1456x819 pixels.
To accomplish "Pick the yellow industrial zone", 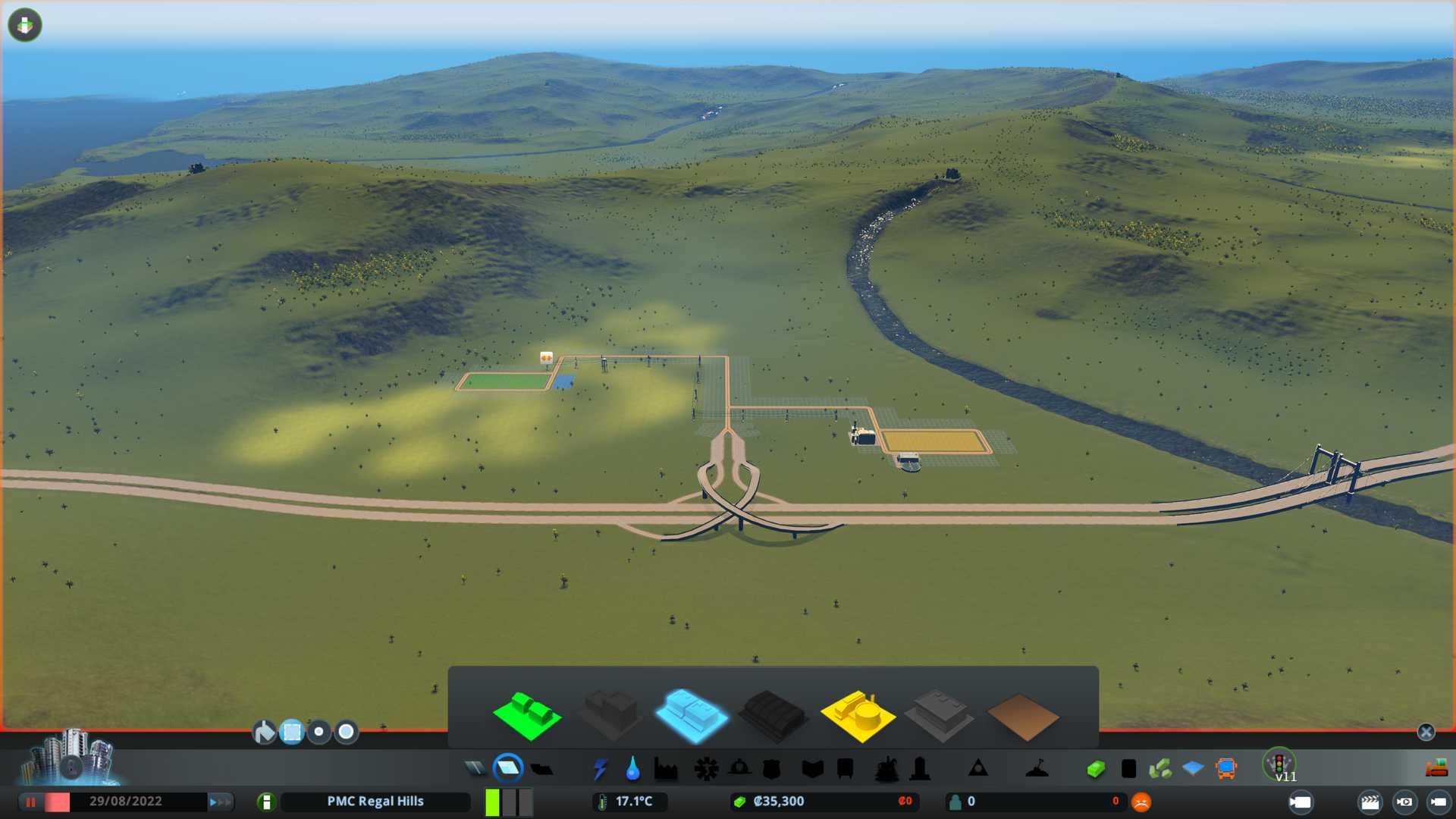I will pos(858,715).
